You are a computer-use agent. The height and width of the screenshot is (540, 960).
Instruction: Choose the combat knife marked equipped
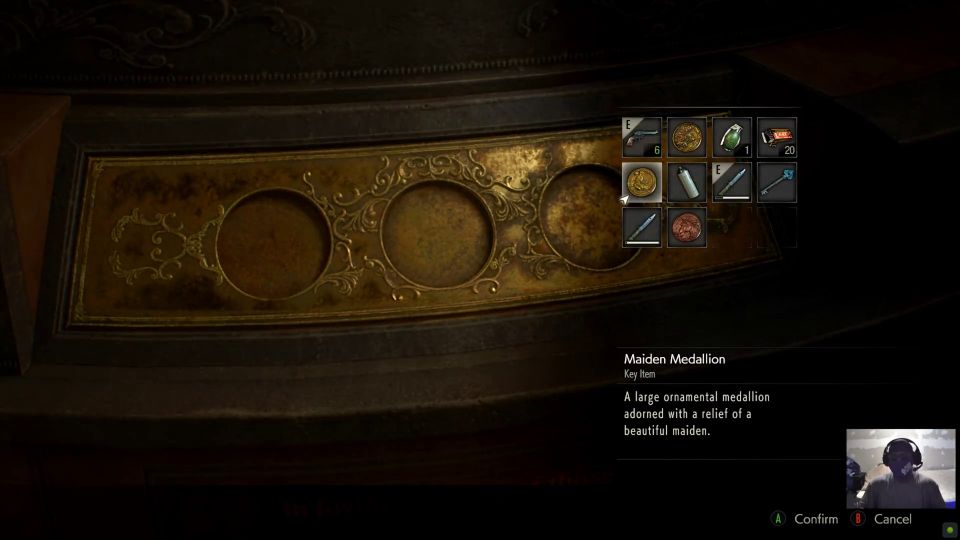tap(732, 183)
